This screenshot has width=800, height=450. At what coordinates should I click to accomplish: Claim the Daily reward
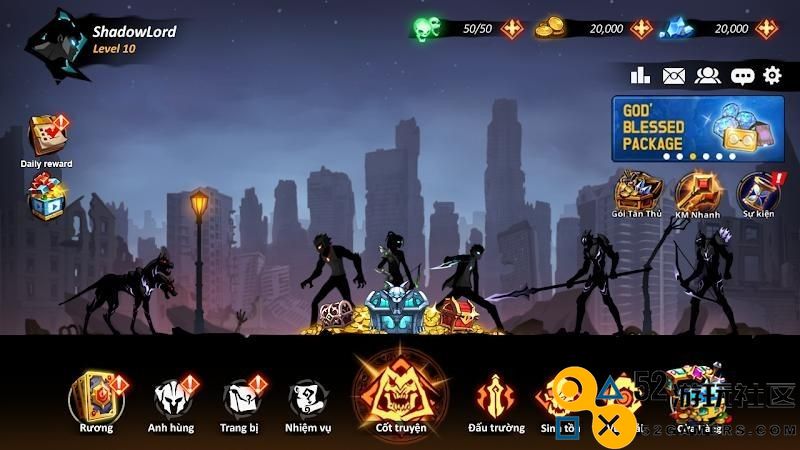pyautogui.click(x=46, y=138)
